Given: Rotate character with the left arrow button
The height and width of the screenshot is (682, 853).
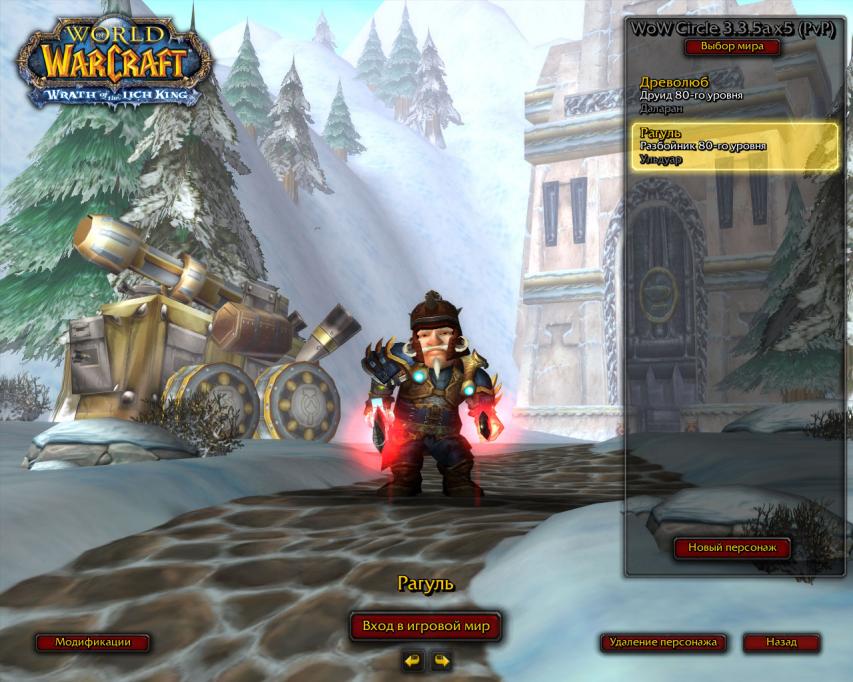Looking at the screenshot, I should click(x=412, y=660).
